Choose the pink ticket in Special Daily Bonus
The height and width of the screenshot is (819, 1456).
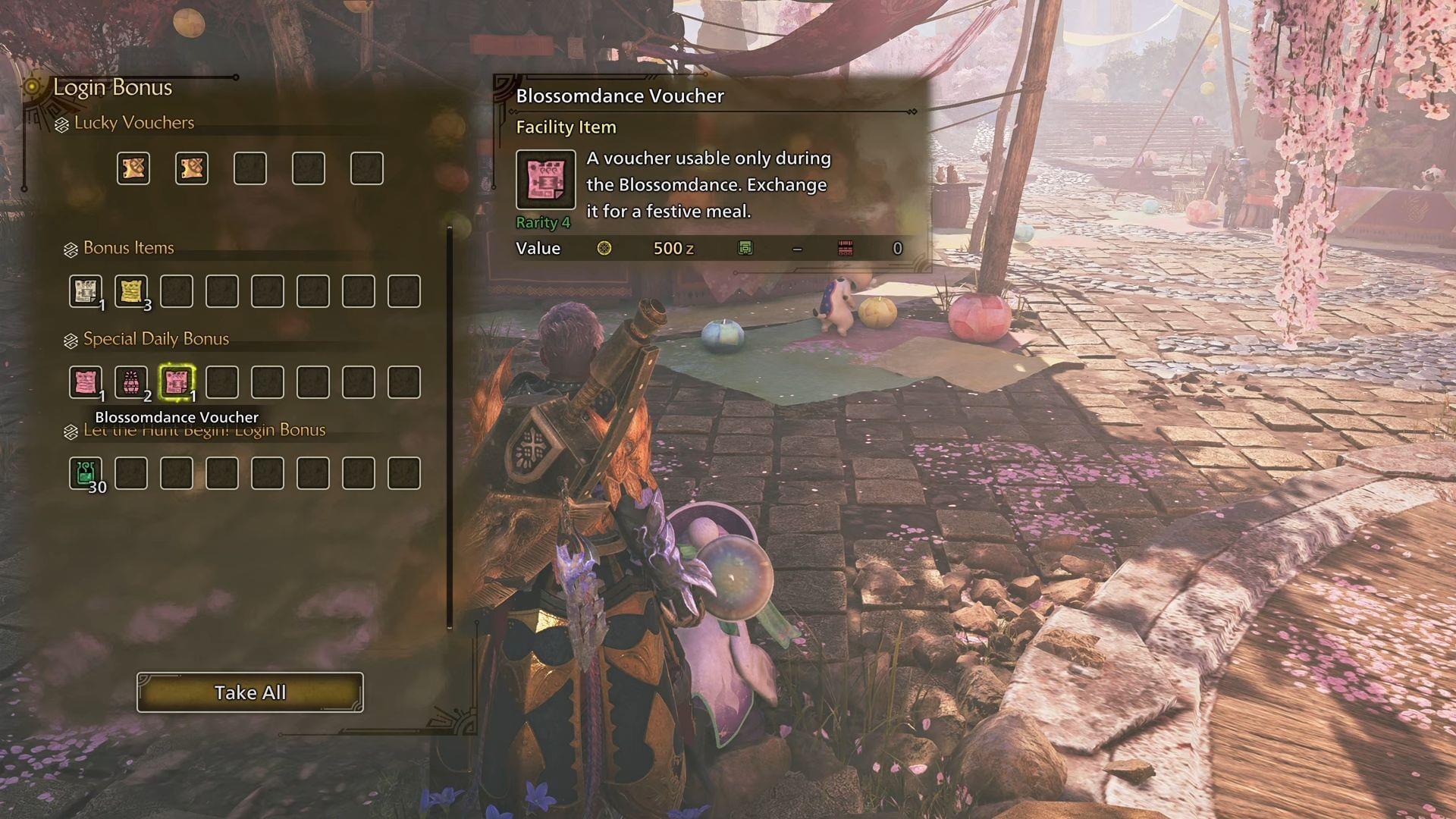(x=85, y=381)
